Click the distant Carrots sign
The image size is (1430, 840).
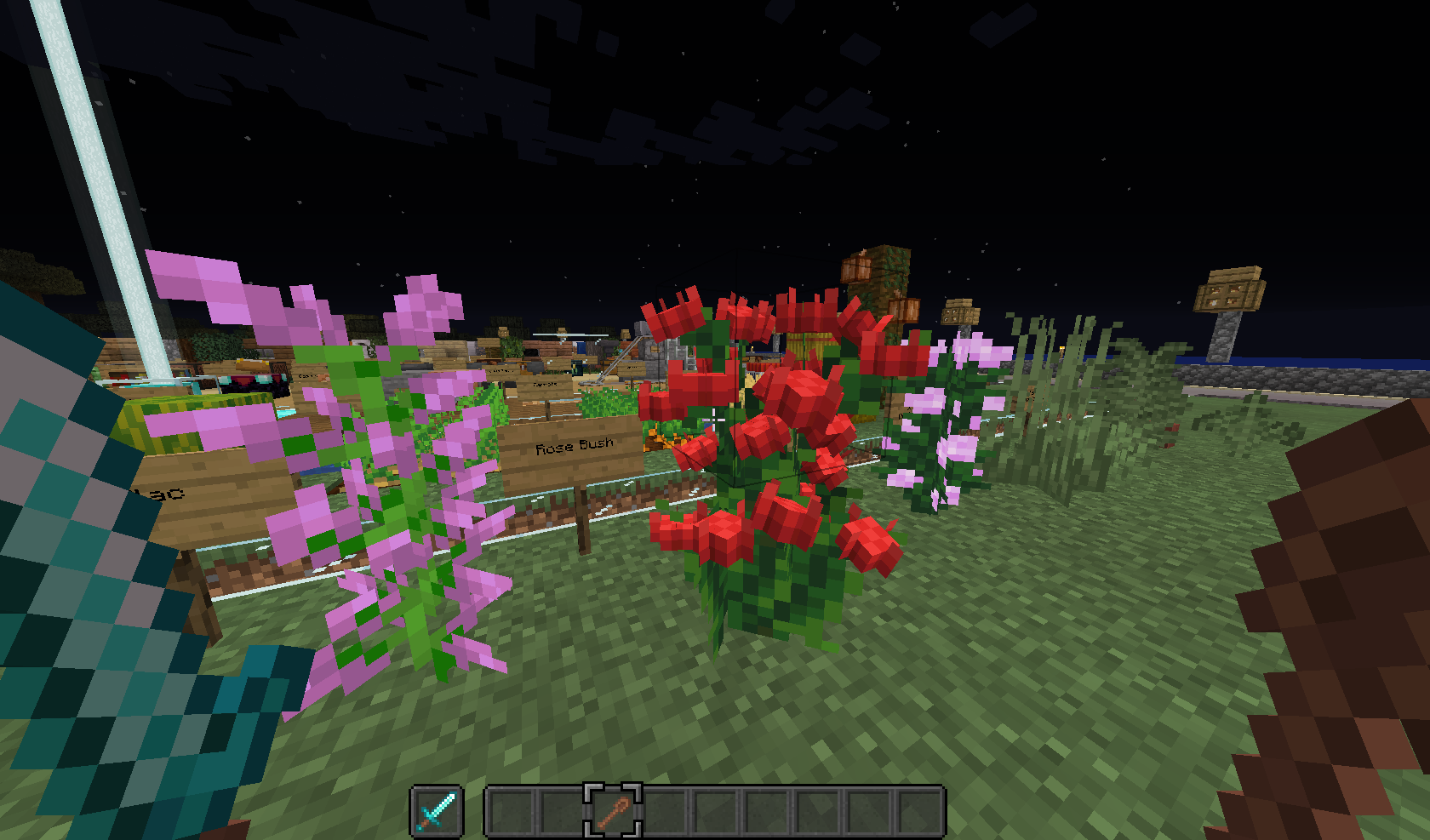[545, 384]
